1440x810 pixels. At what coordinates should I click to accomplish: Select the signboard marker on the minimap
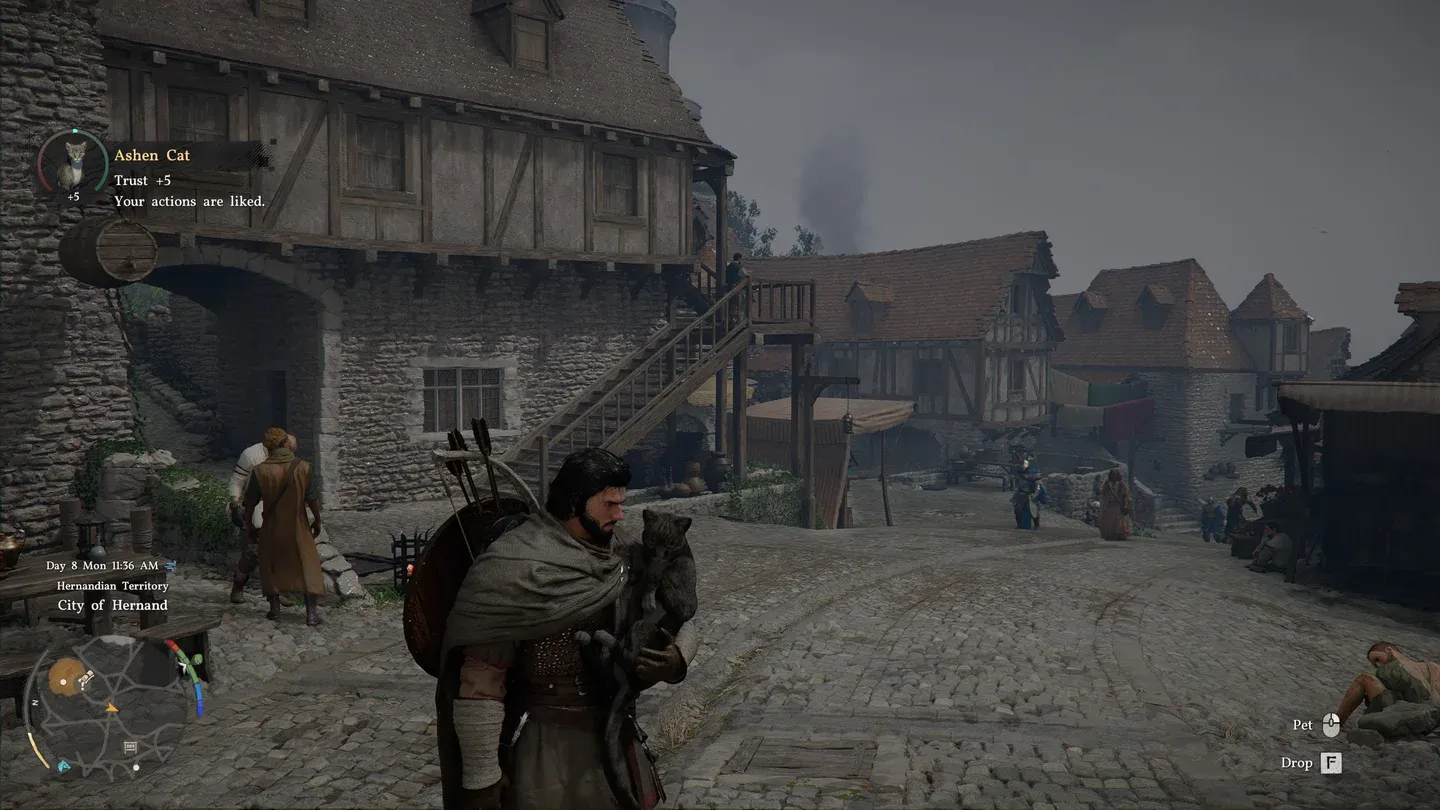point(131,746)
